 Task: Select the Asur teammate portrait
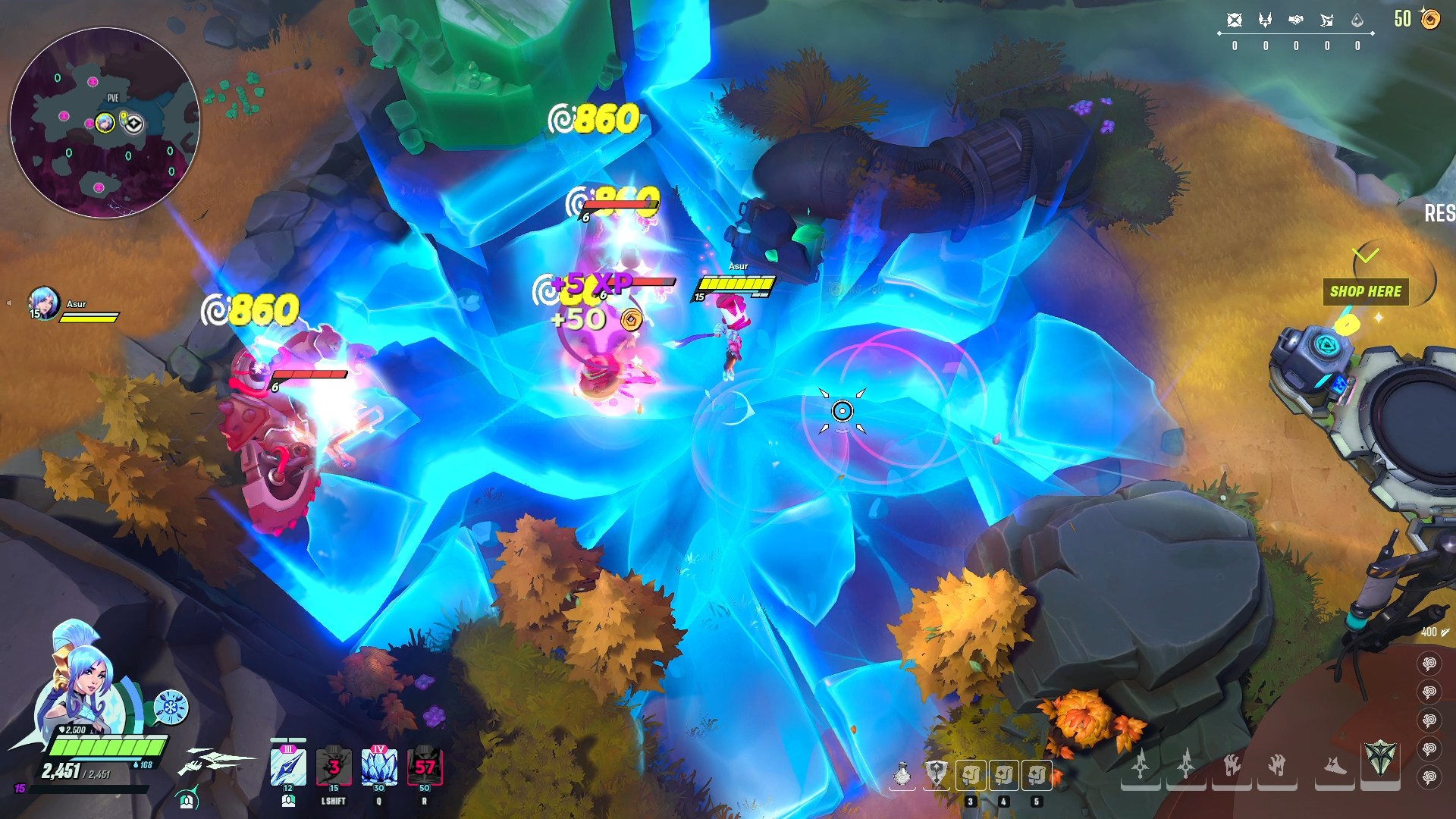click(43, 303)
